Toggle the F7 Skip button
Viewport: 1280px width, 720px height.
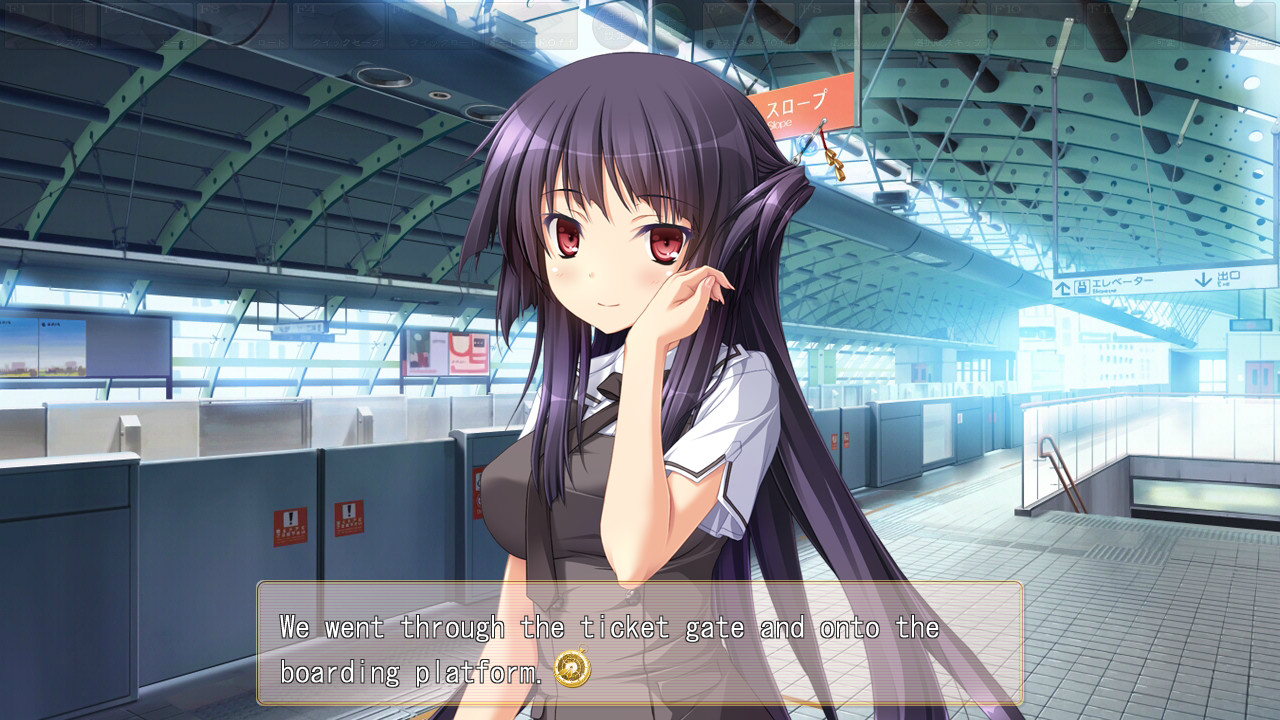coord(748,25)
